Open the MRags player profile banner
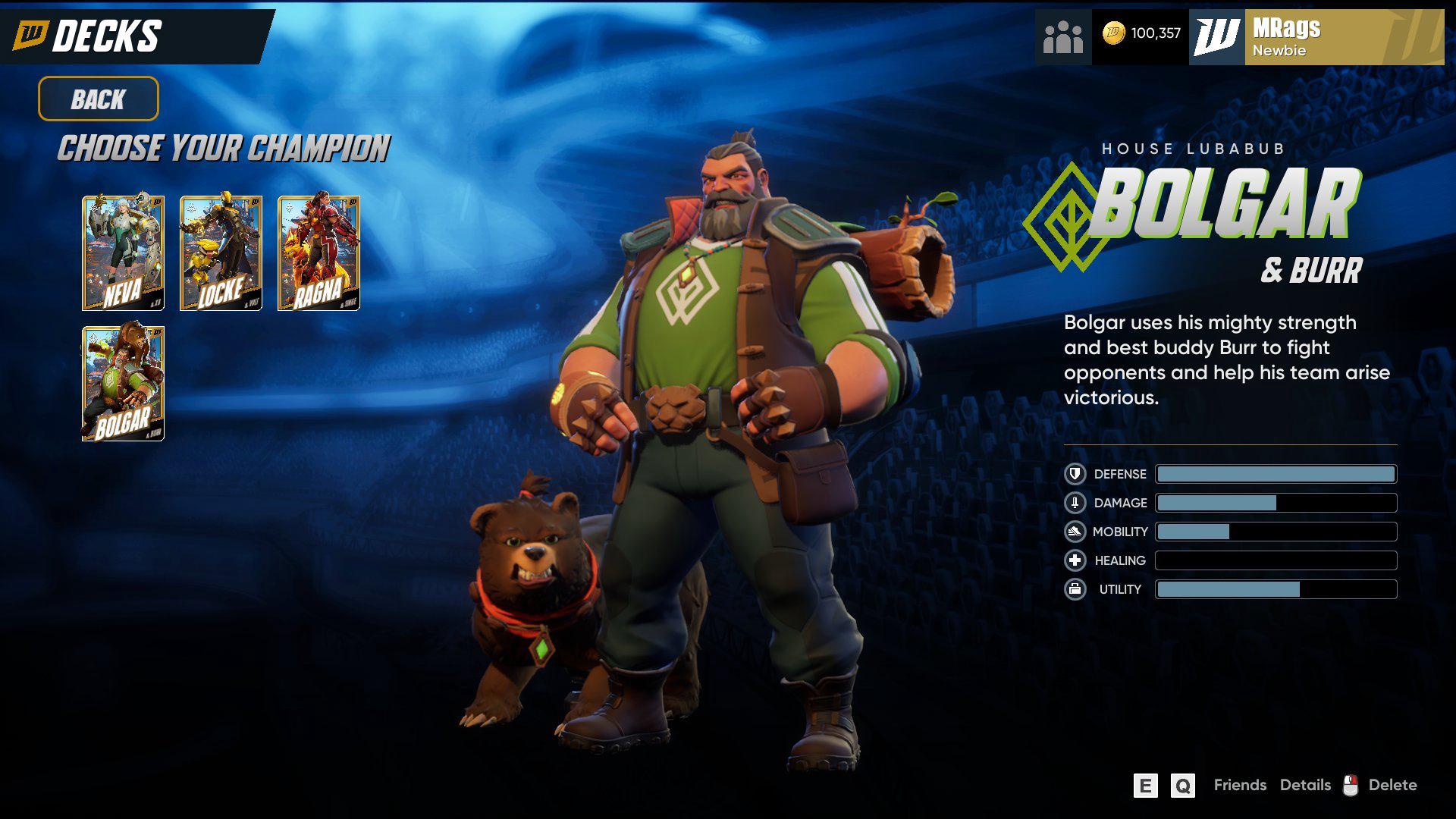This screenshot has height=819, width=1456. 1316,37
